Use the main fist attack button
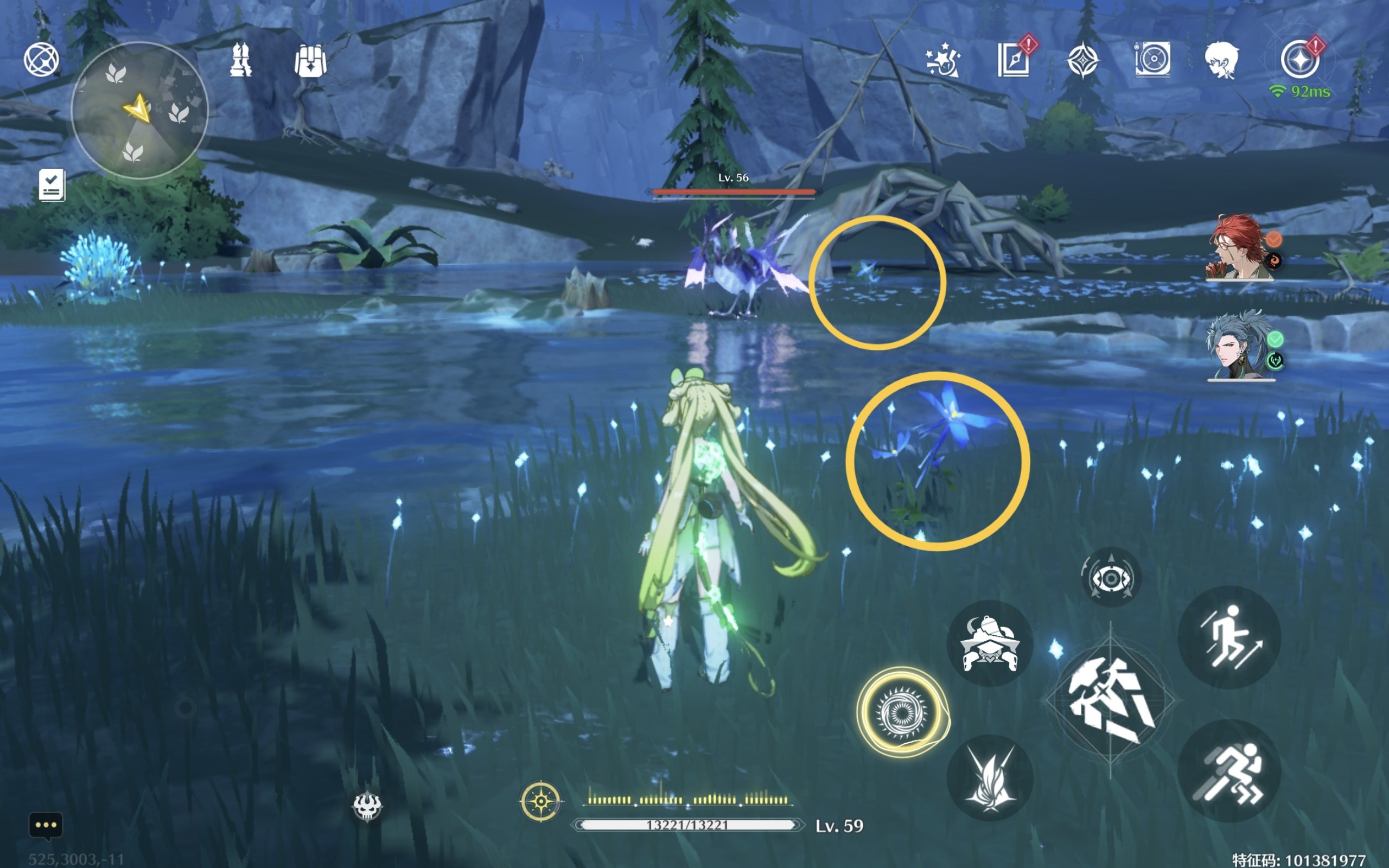 coord(1111,700)
